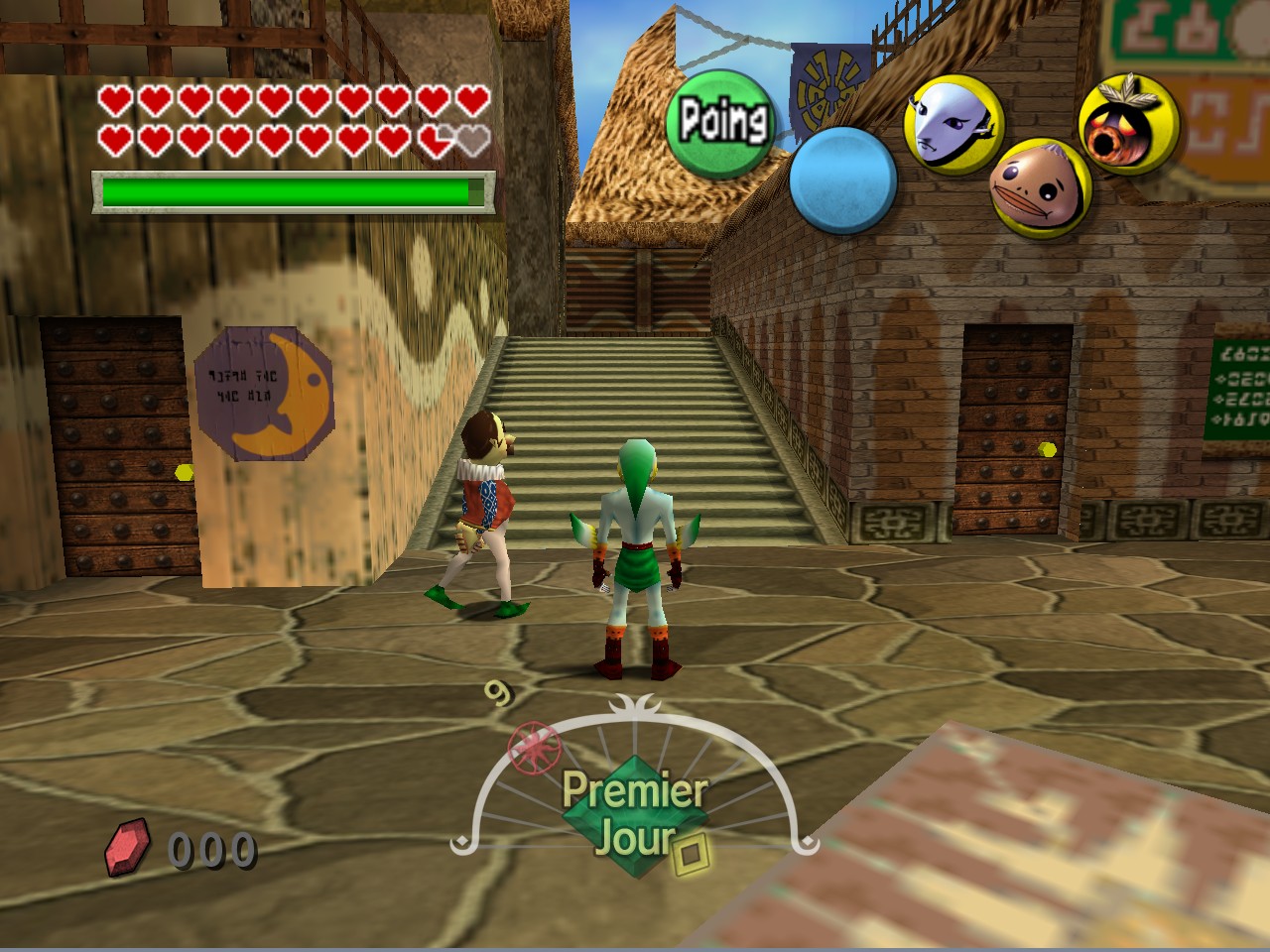The width and height of the screenshot is (1270, 952).
Task: Select the Zora mask item icon
Action: (x=952, y=123)
